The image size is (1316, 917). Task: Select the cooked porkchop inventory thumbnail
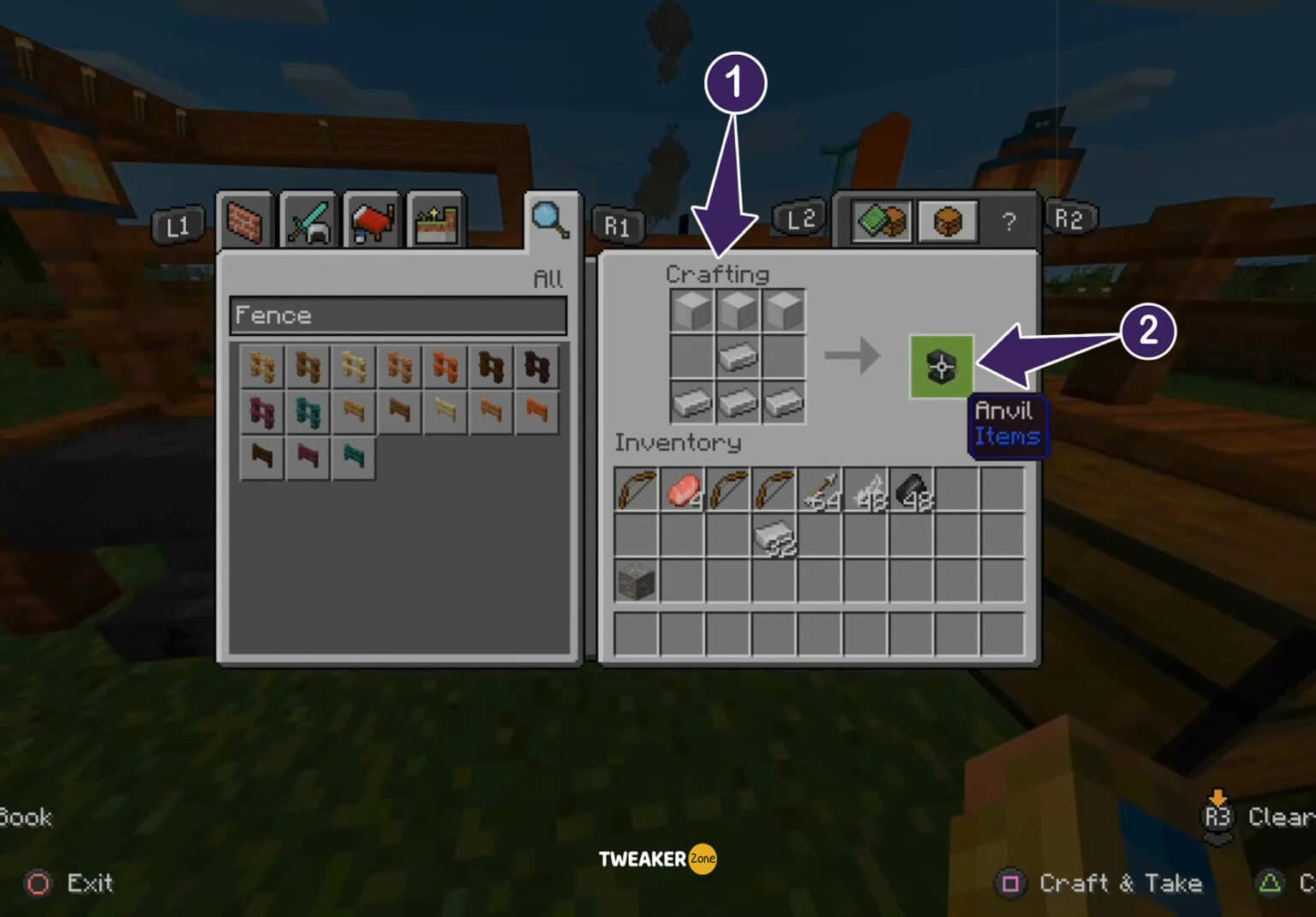(681, 488)
